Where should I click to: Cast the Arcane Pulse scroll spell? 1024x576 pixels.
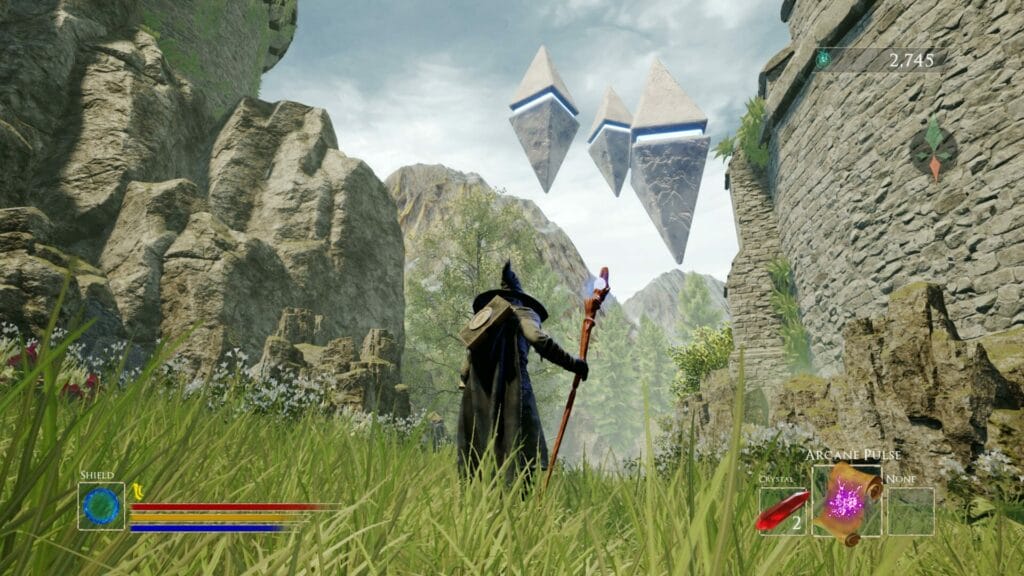(x=846, y=502)
